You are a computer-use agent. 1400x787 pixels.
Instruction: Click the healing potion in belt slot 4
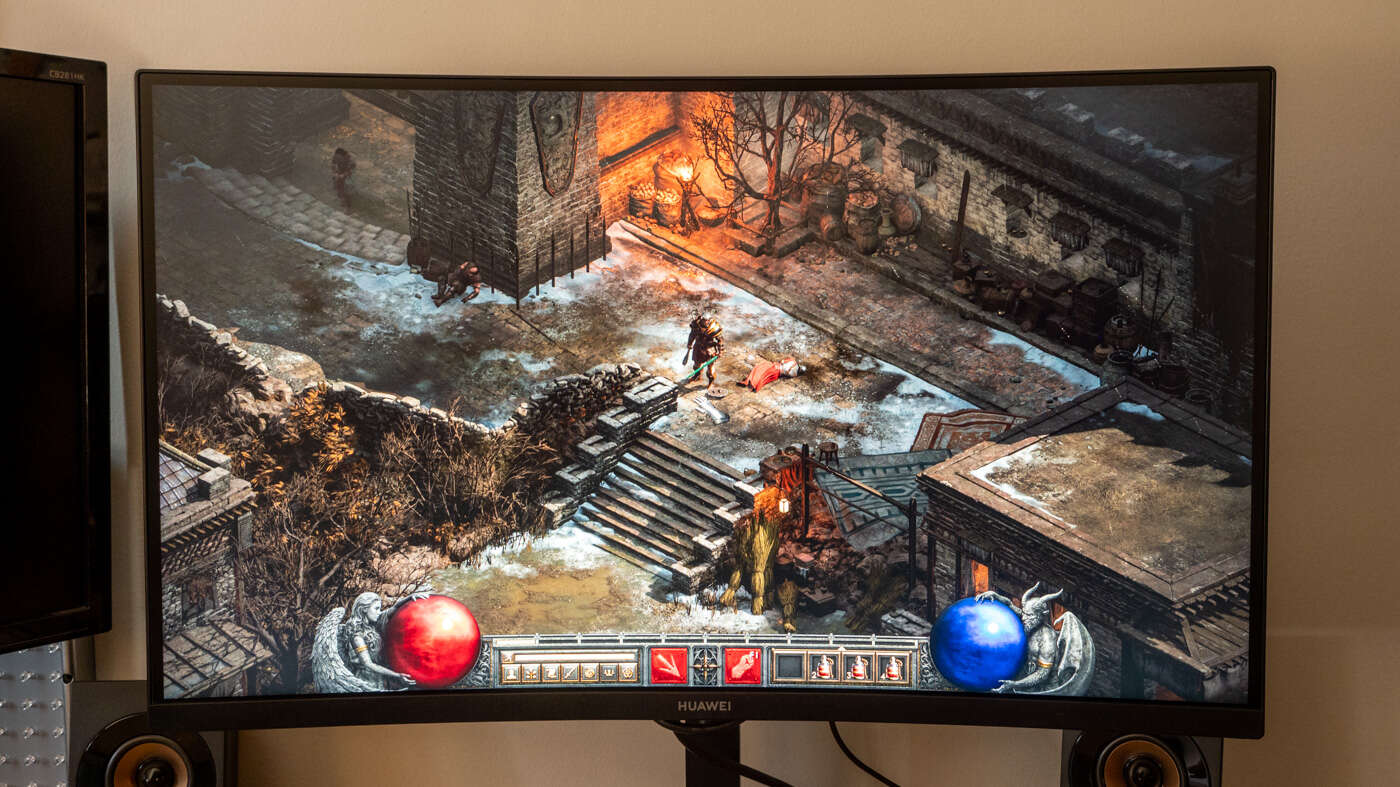click(893, 665)
